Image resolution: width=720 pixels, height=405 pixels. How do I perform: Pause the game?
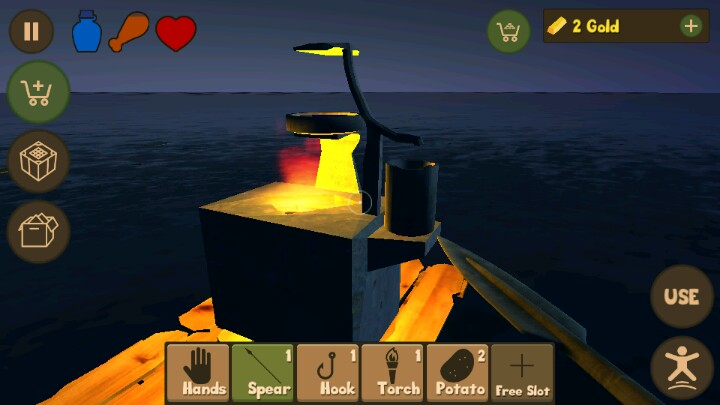(31, 31)
